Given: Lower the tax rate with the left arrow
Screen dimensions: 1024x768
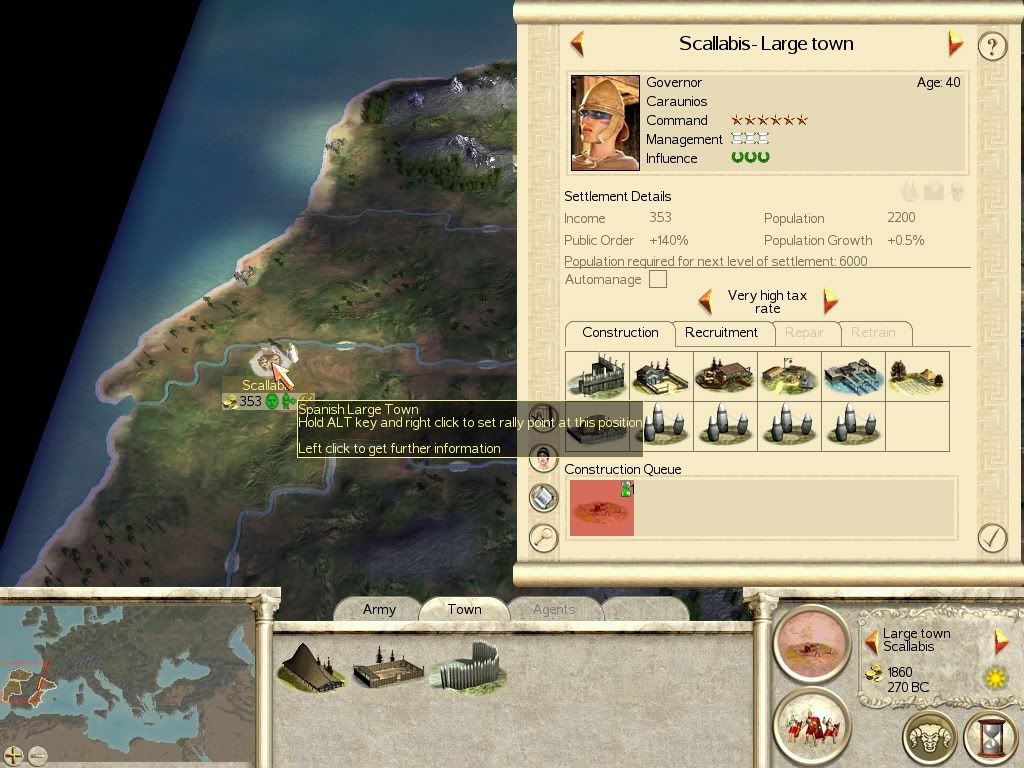Looking at the screenshot, I should [705, 301].
